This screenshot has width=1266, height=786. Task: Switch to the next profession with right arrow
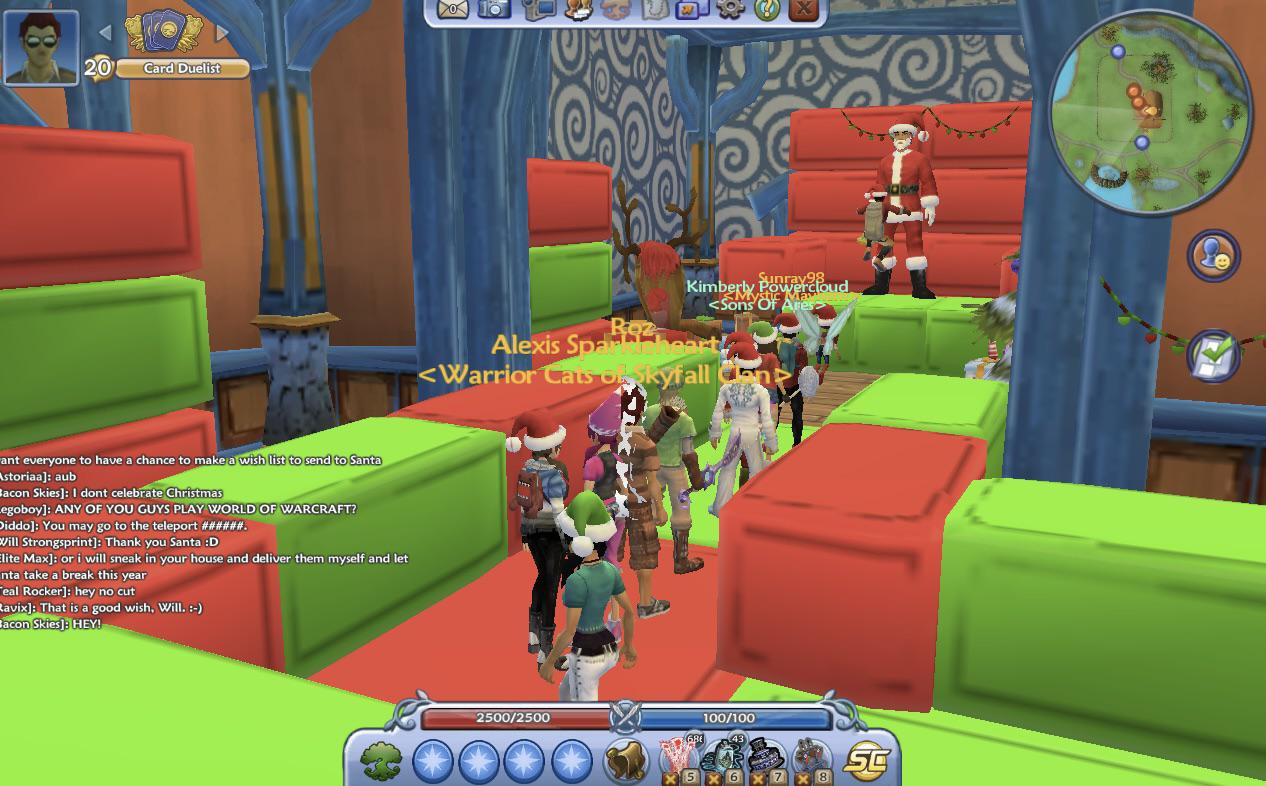tap(223, 33)
